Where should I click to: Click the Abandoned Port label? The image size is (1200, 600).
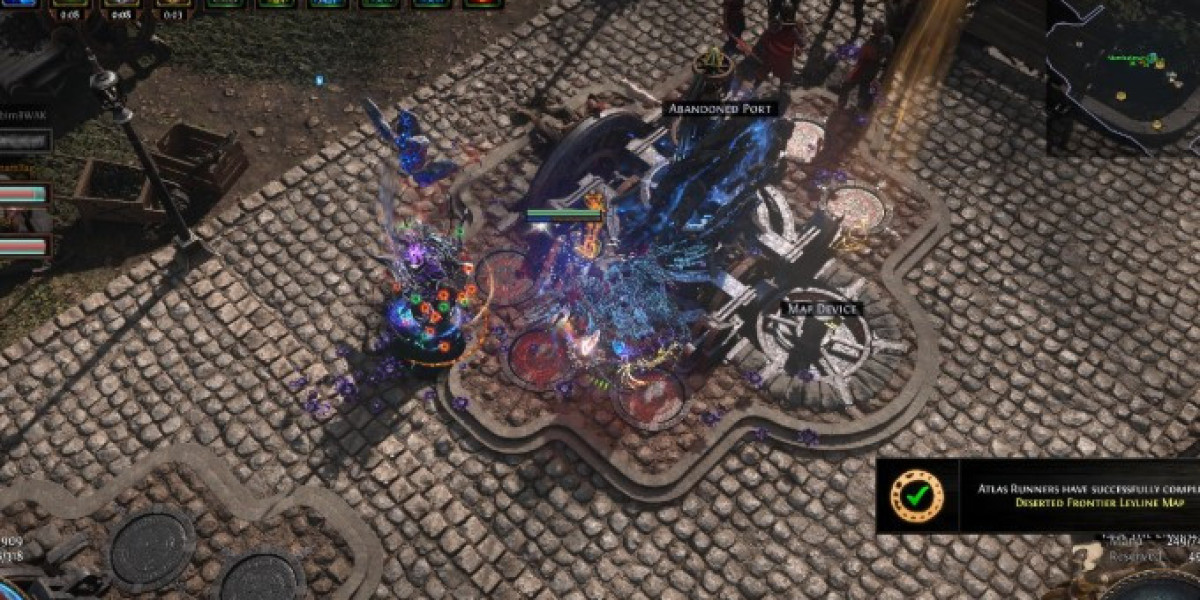720,108
